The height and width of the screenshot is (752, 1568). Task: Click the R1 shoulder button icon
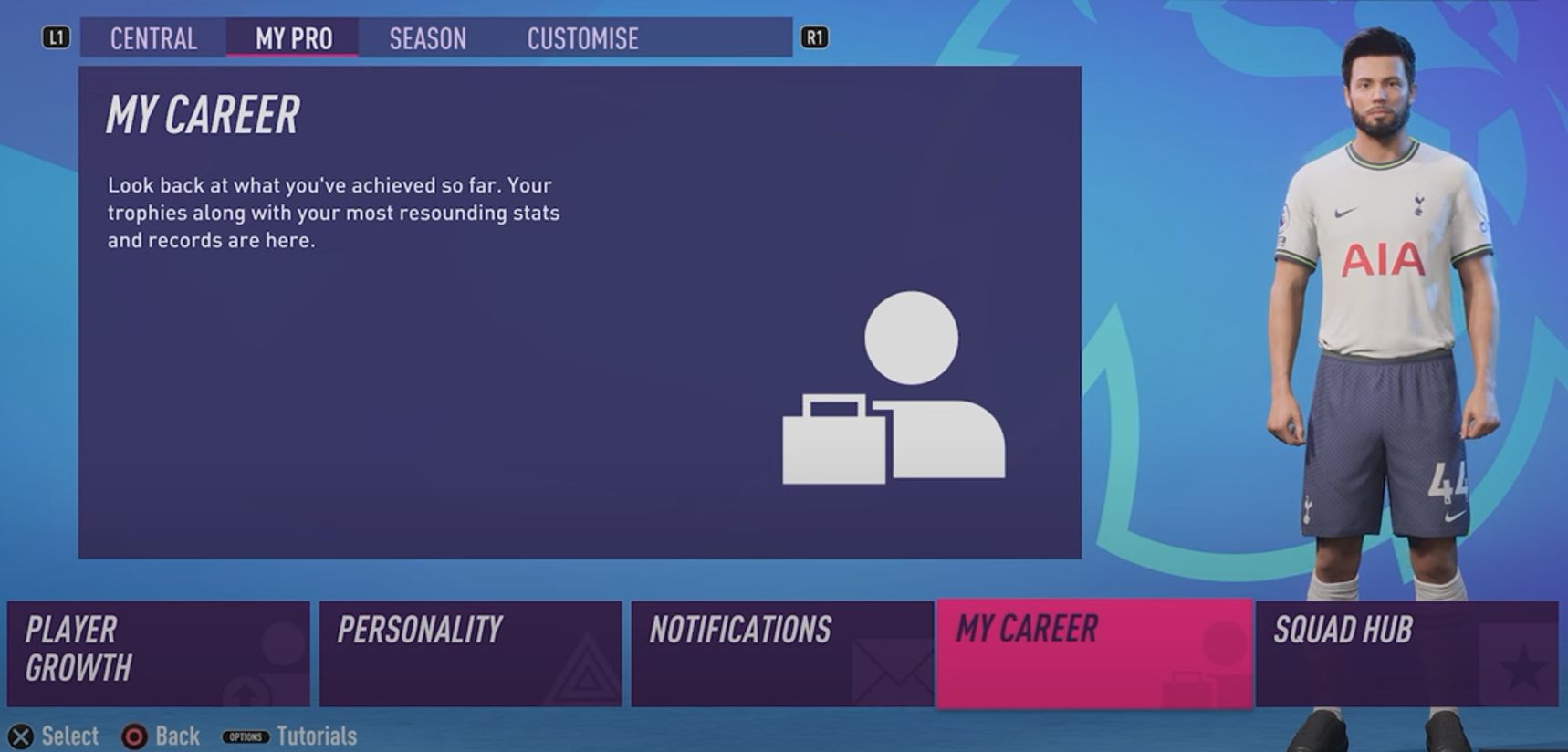815,38
